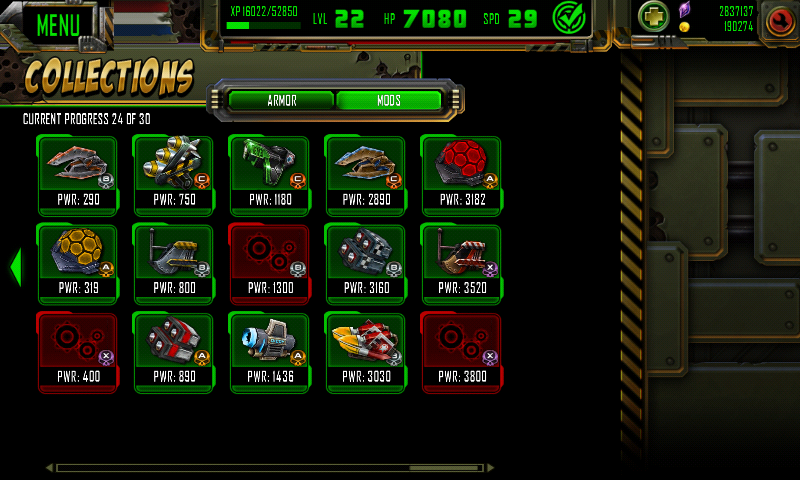Click the green checkmark button

point(570,18)
